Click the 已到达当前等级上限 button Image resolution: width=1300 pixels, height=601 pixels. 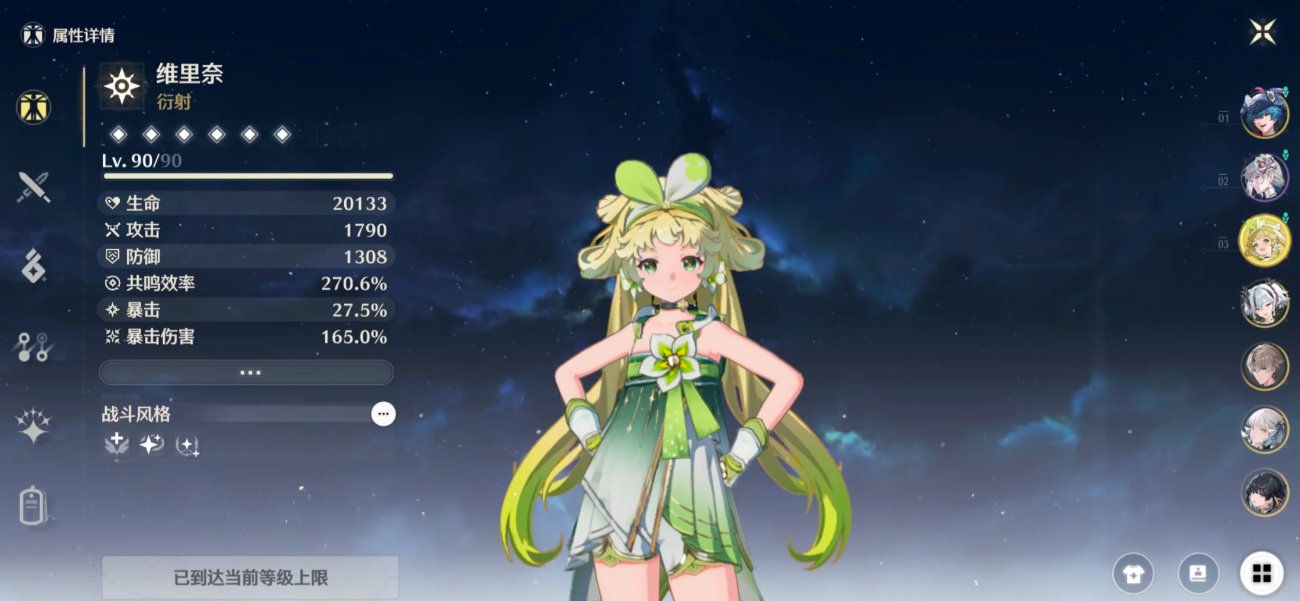(250, 578)
